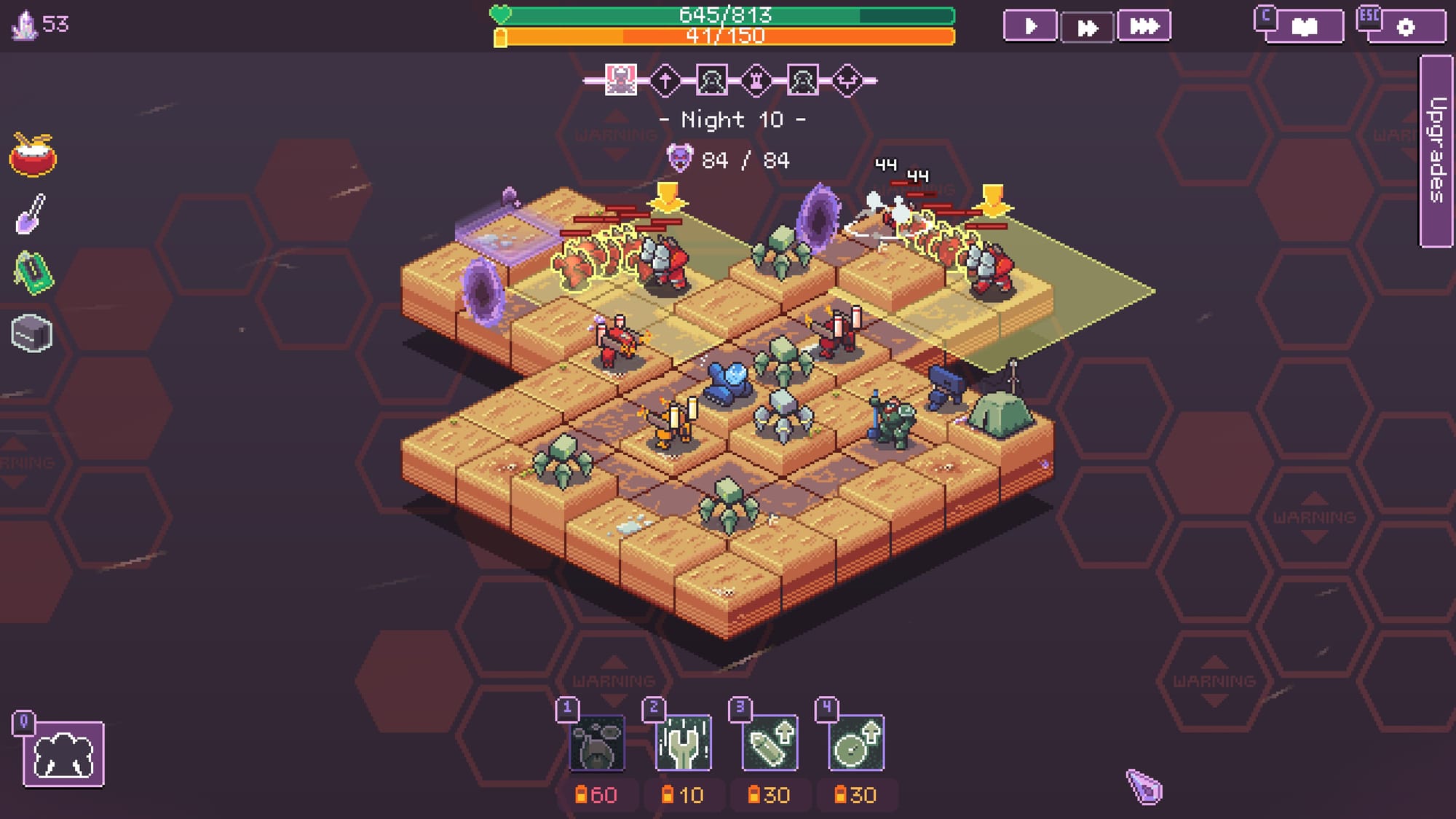Activate the bomb ability costing 60 energy

pos(596,743)
